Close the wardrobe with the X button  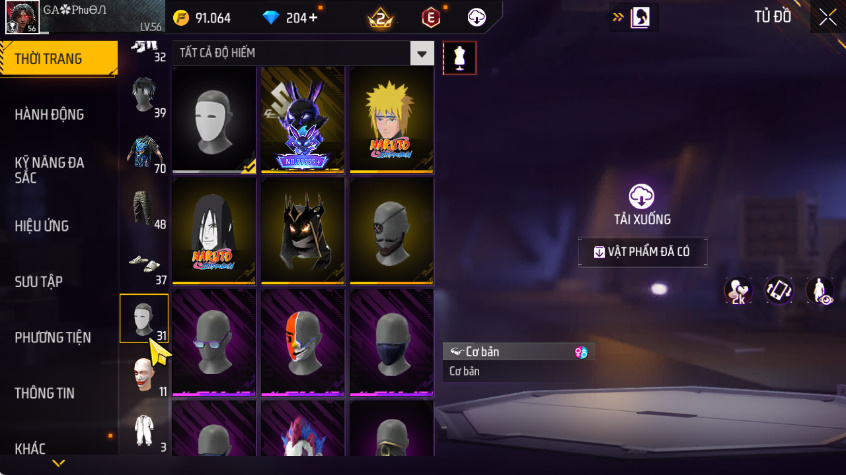tap(828, 17)
